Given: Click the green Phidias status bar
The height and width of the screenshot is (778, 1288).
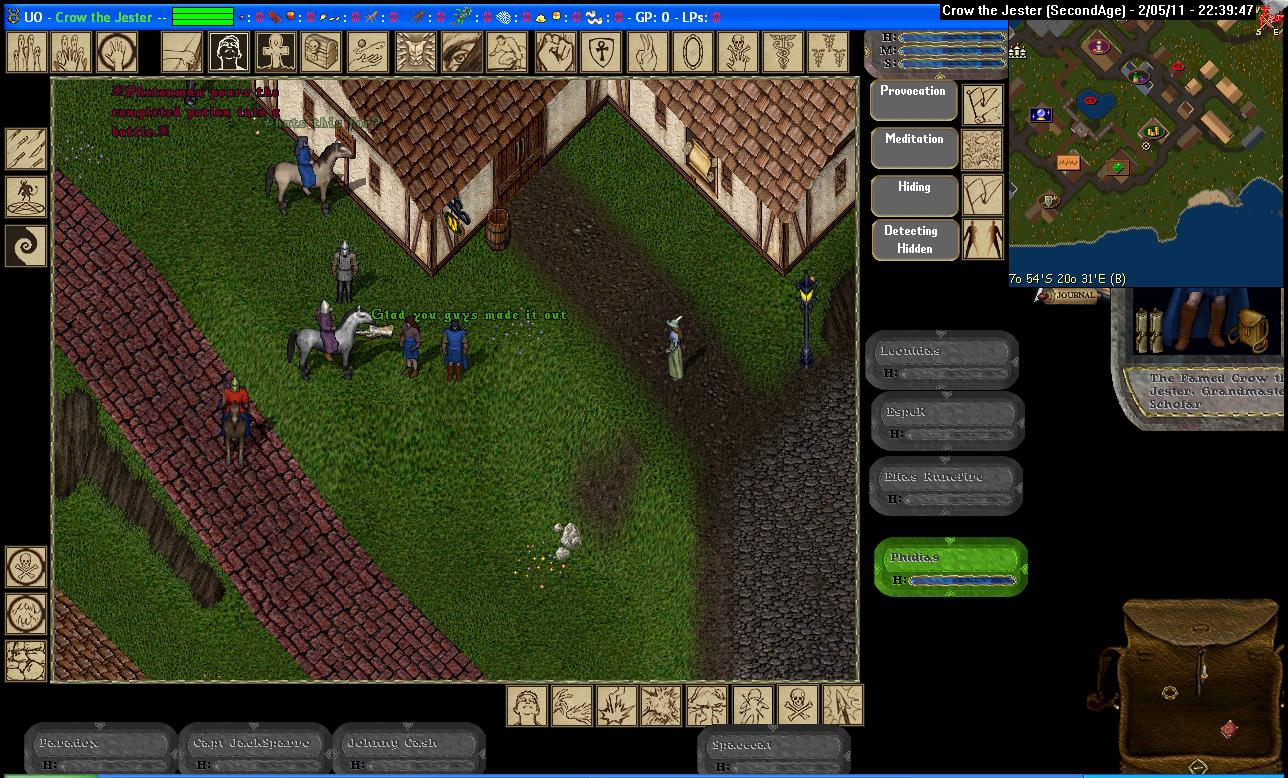Looking at the screenshot, I should [x=950, y=566].
